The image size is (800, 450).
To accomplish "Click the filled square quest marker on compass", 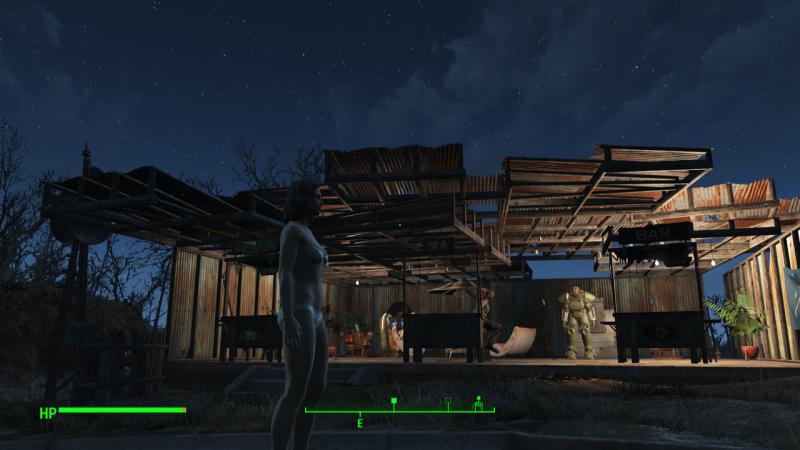I will (394, 402).
